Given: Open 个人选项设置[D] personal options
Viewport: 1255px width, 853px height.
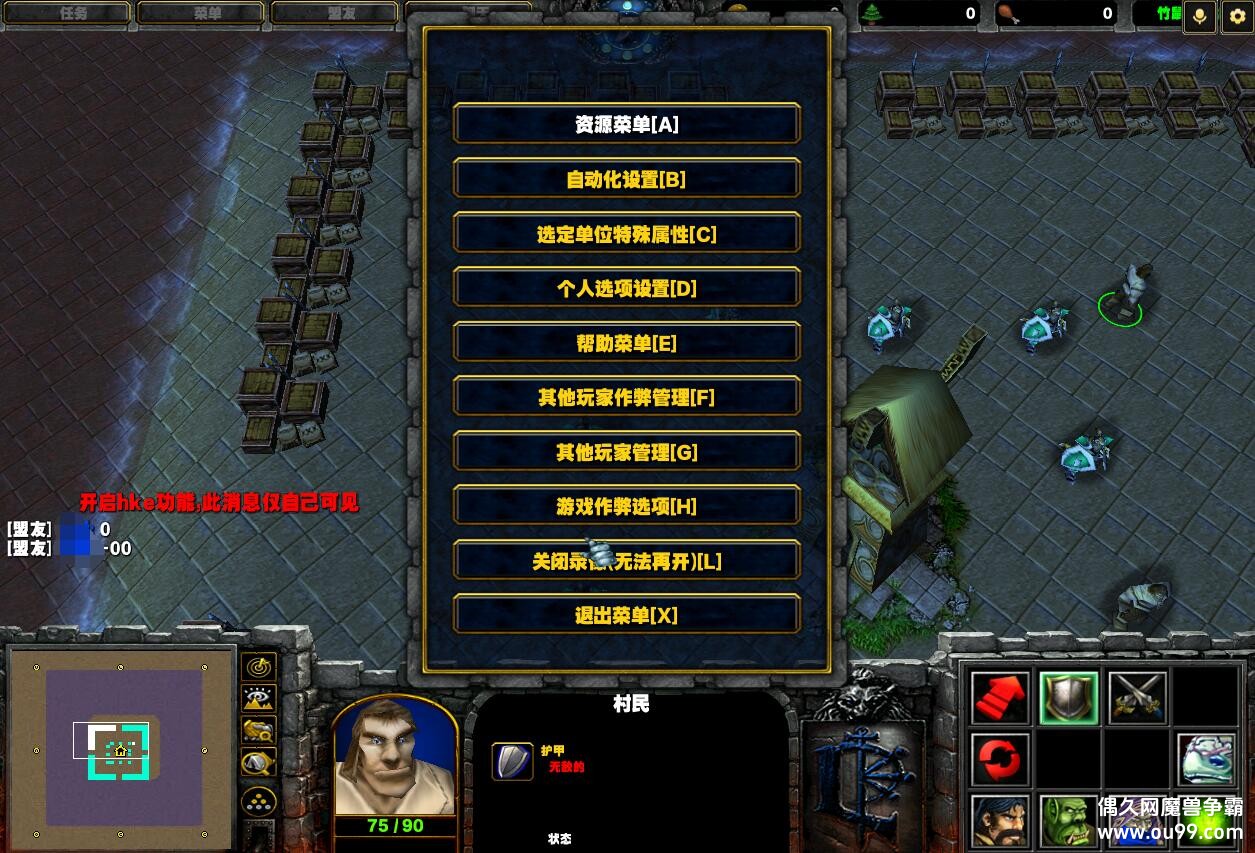Looking at the screenshot, I should (x=627, y=289).
